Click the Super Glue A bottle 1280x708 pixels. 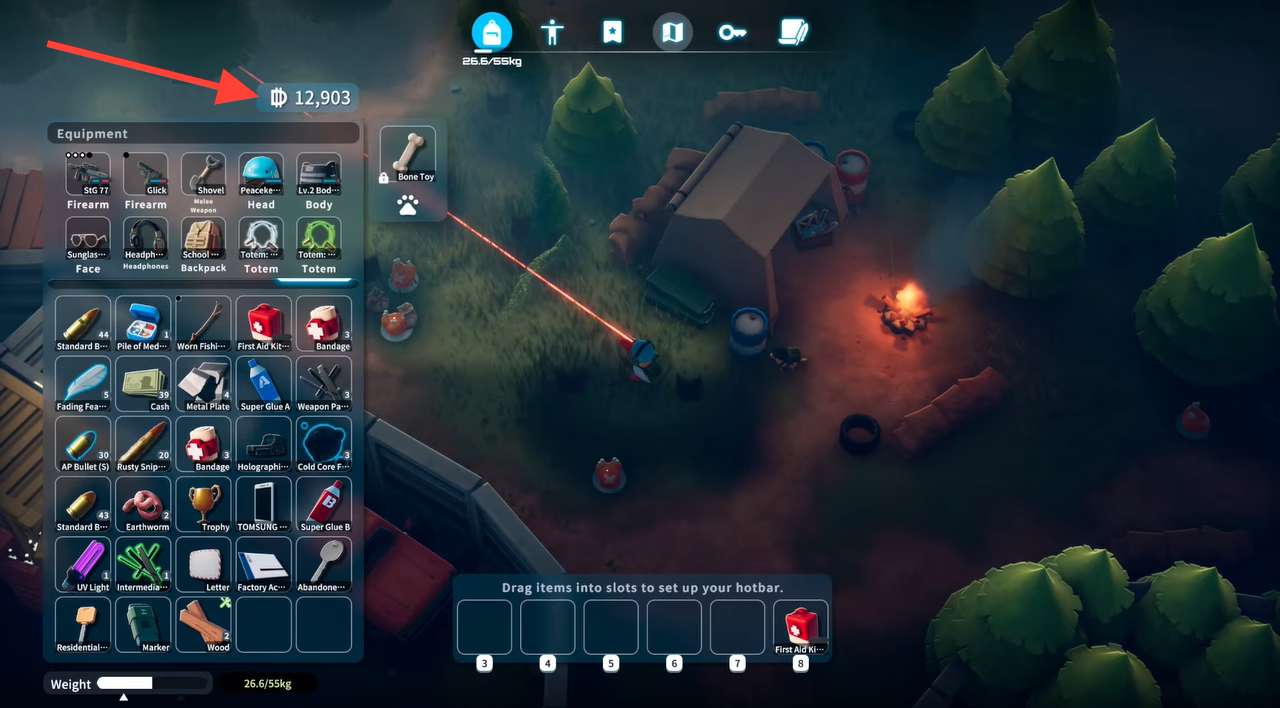click(x=265, y=384)
